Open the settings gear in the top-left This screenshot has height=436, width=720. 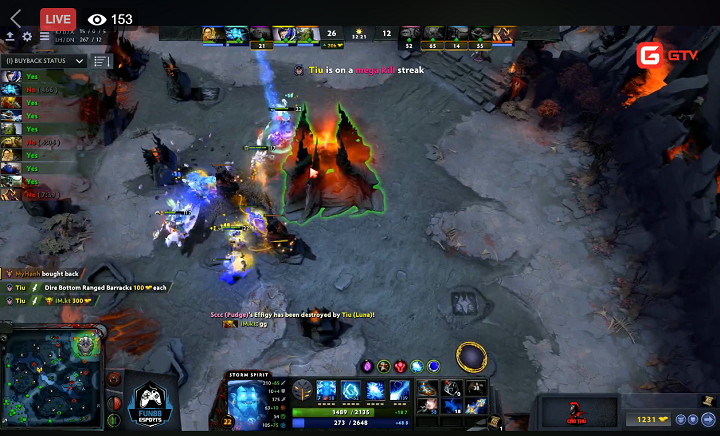click(x=27, y=37)
